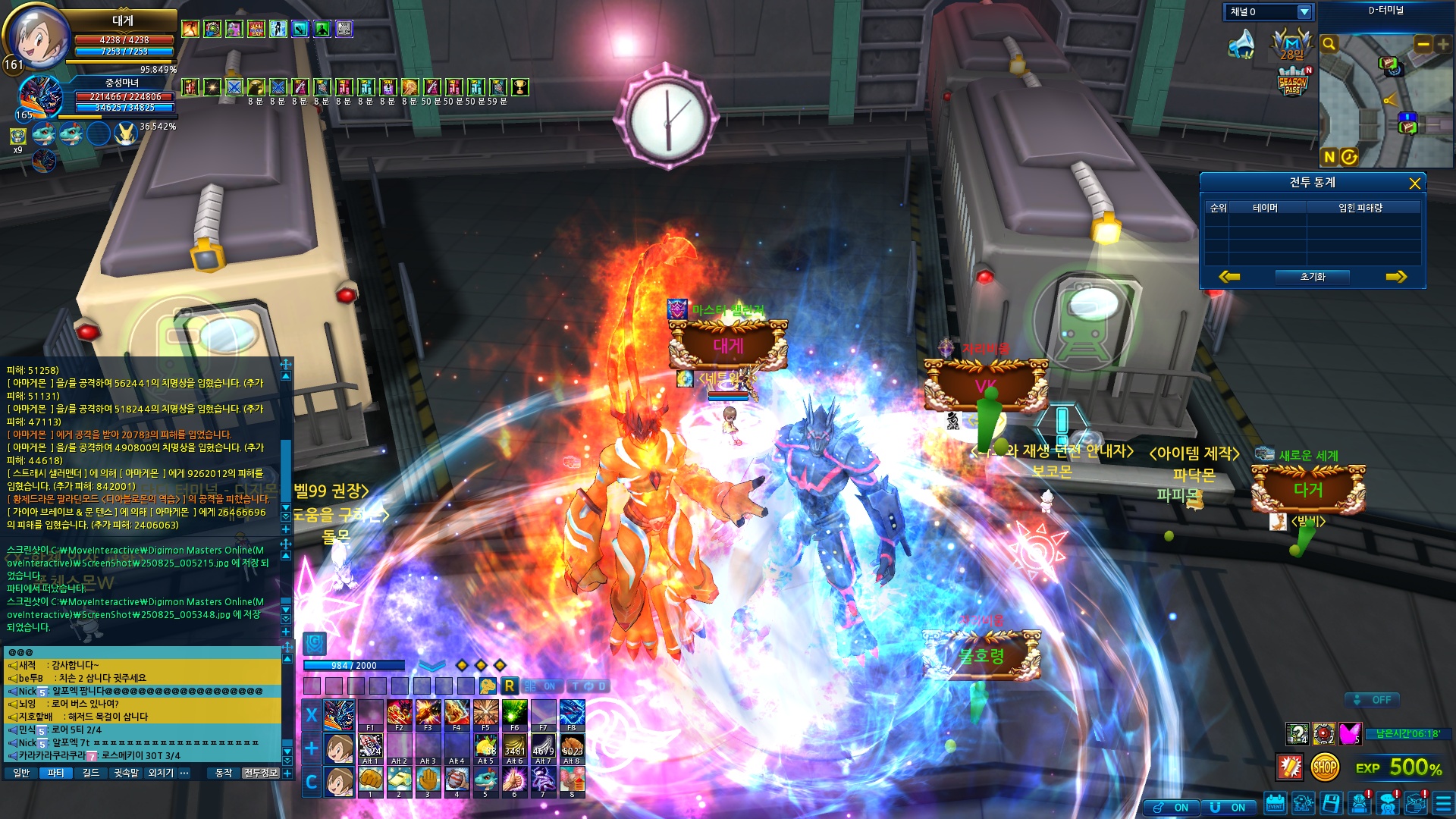The width and height of the screenshot is (1456, 819).
Task: Switch chat to the 일반 tab
Action: [x=21, y=773]
